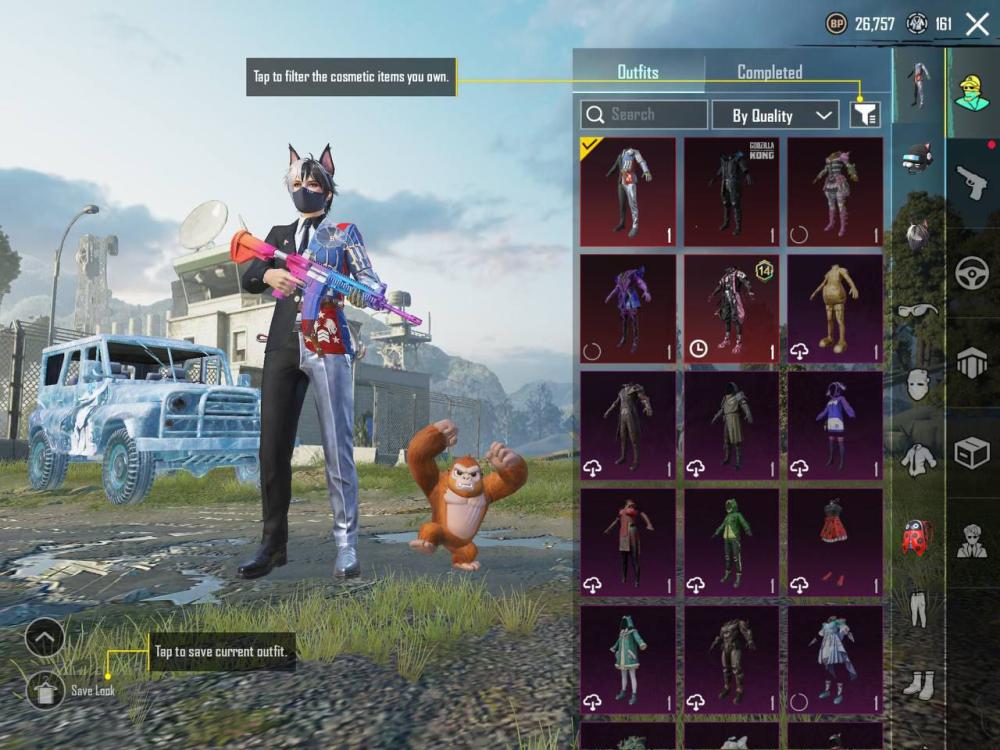This screenshot has width=1000, height=750.
Task: Switch to the Completed tab
Action: [x=769, y=72]
